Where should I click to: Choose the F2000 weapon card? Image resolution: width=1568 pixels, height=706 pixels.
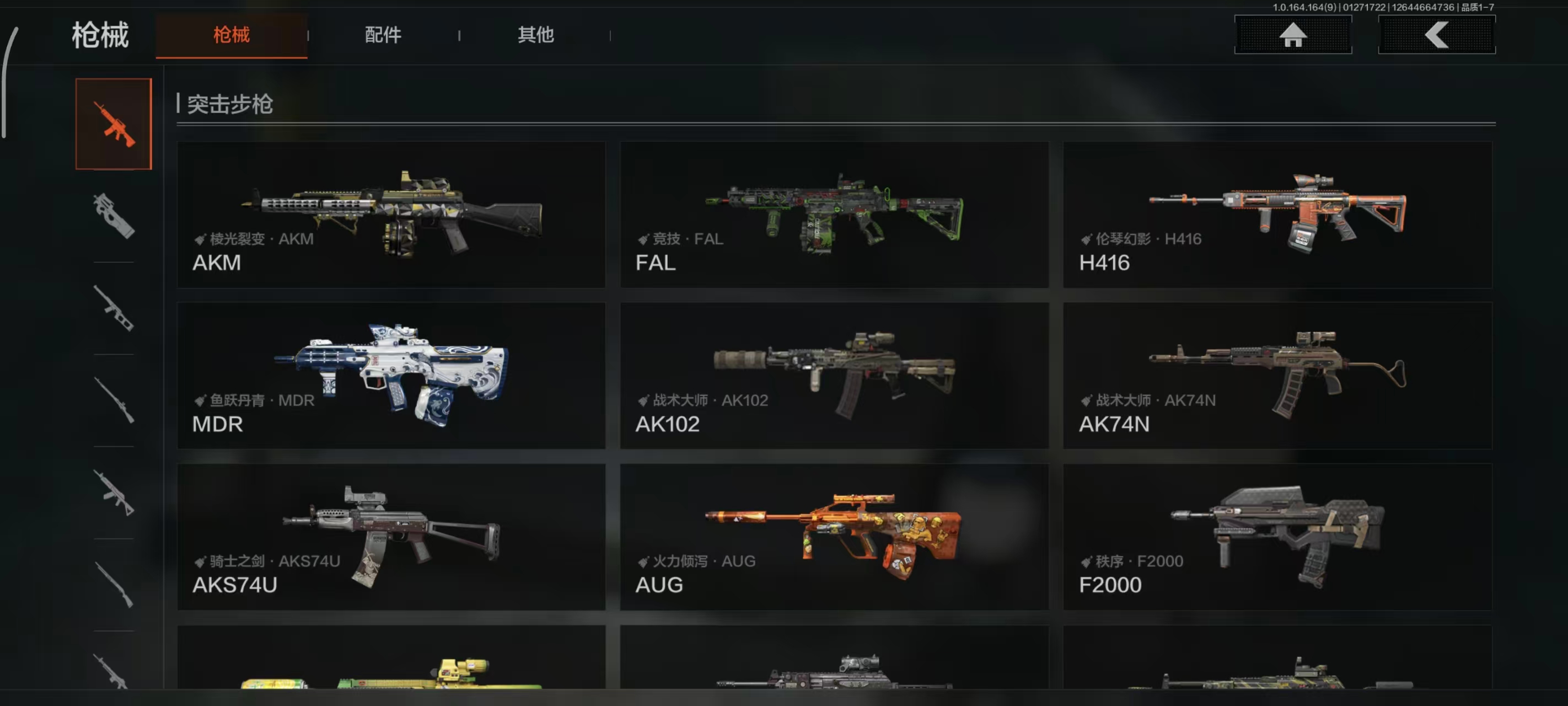[1277, 537]
